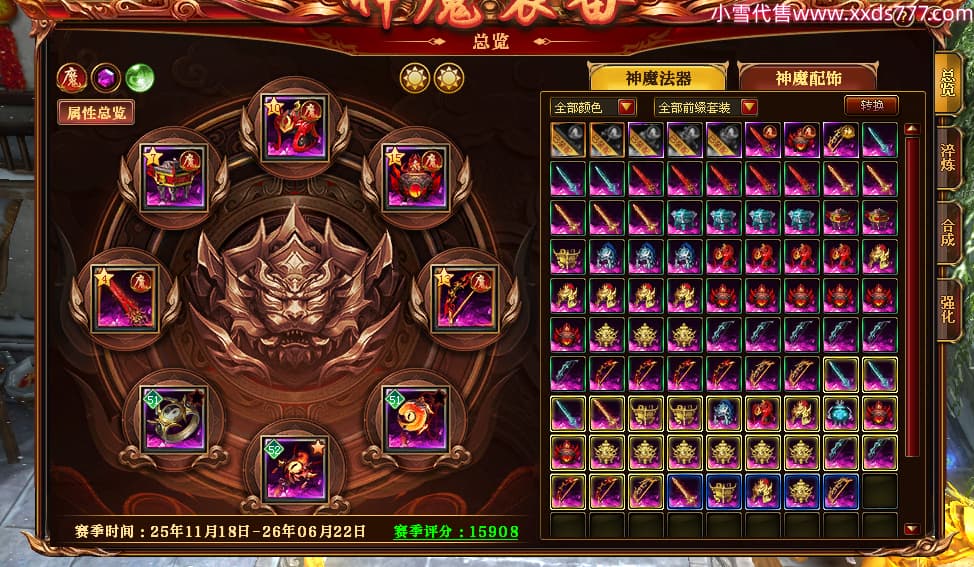Switch to the 淬炼 side tab
Viewport: 974px width, 567px height.
click(x=947, y=158)
